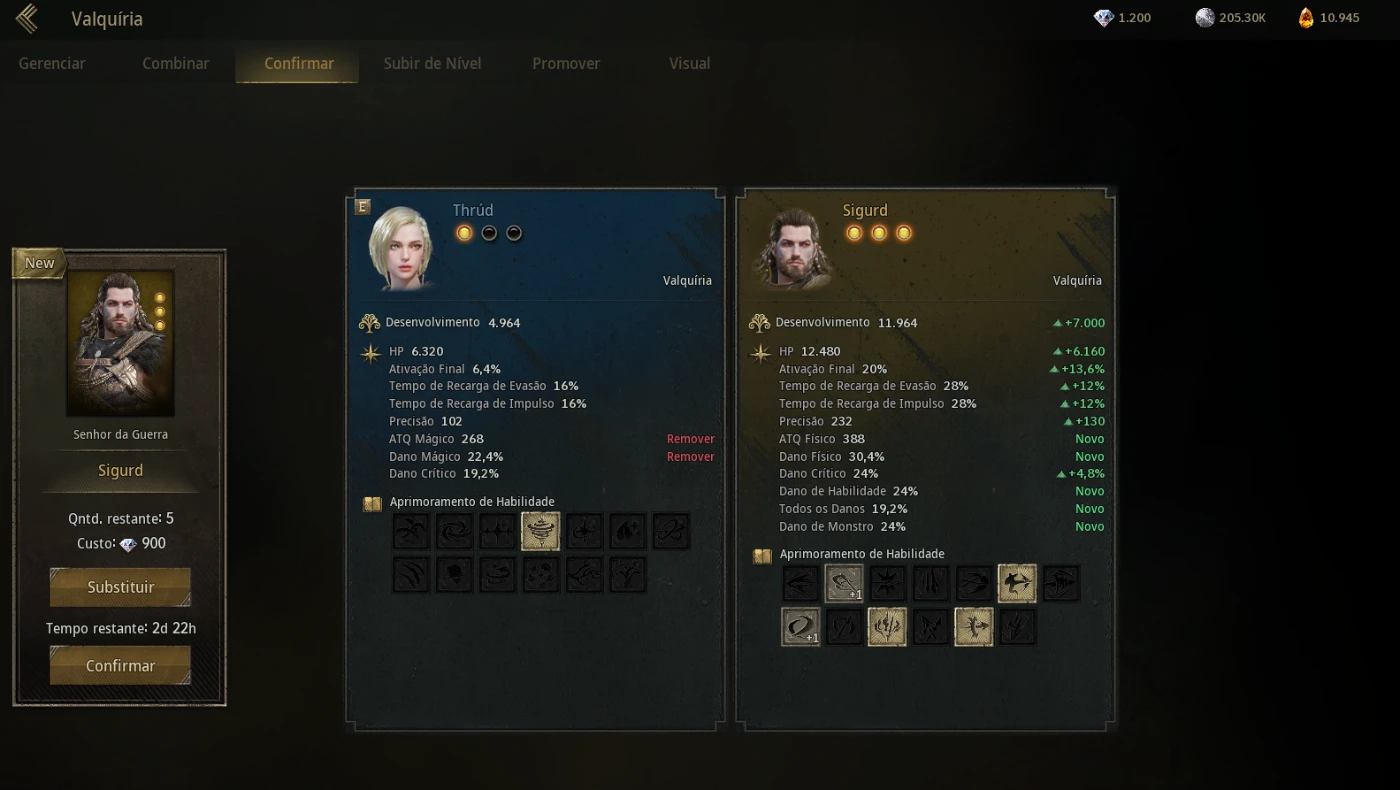
Task: Click the tree icon next to Sigurd's Desenvolvimento value
Action: pyautogui.click(x=762, y=322)
